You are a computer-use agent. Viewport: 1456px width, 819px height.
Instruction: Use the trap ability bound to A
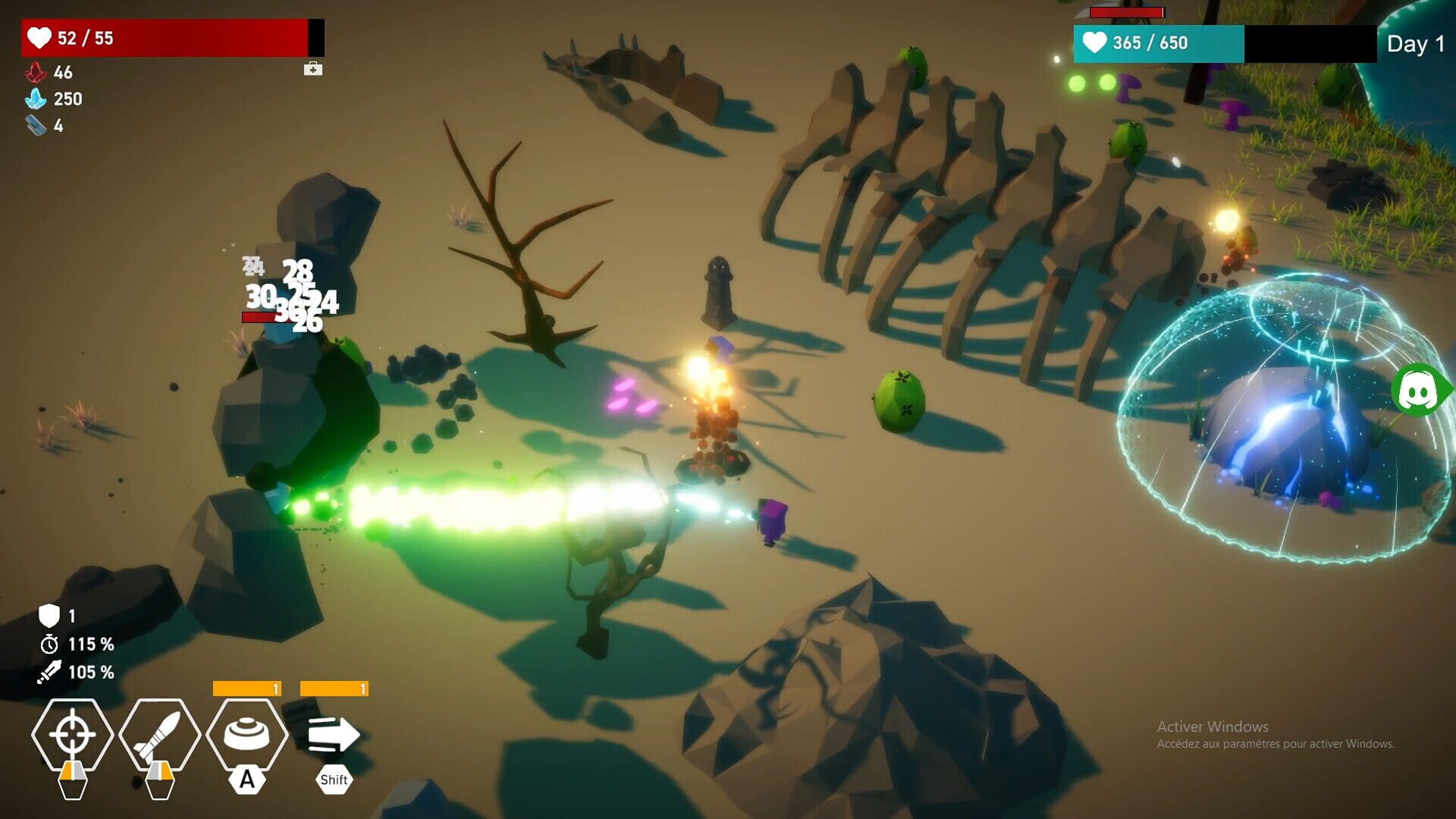(246, 730)
